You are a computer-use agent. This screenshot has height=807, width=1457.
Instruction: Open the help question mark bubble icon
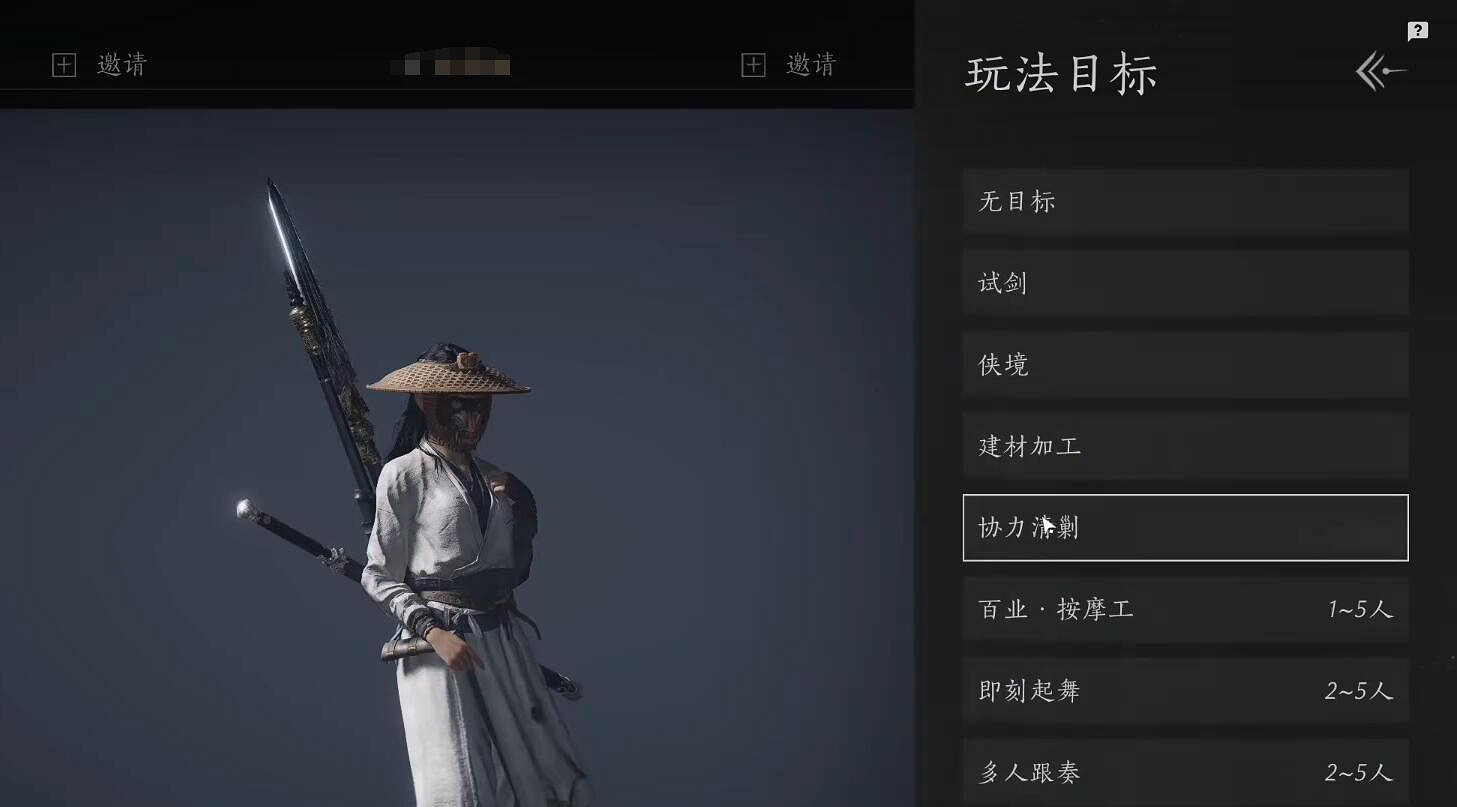pyautogui.click(x=1416, y=30)
